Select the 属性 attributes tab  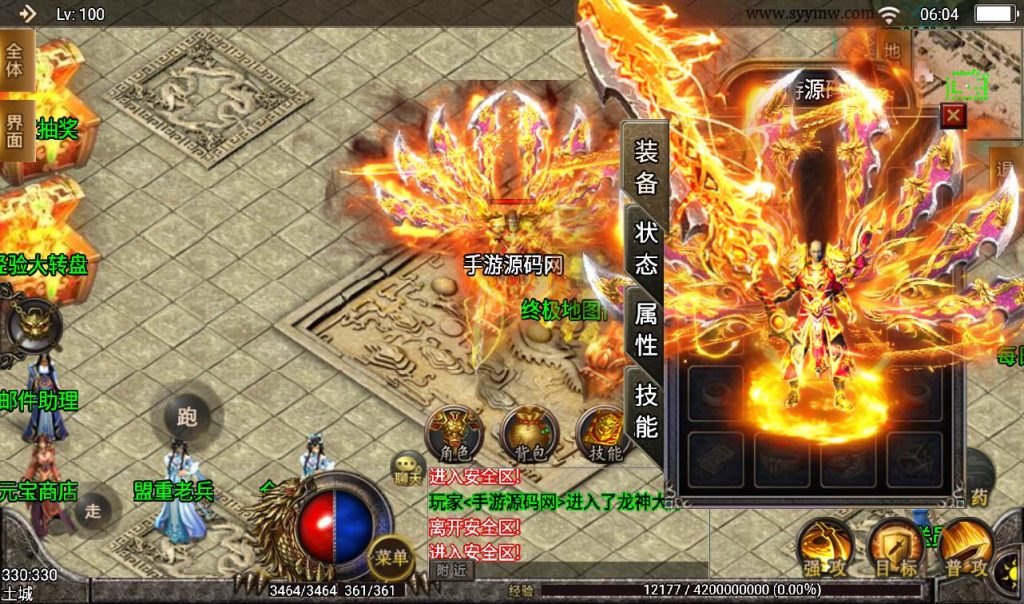646,328
